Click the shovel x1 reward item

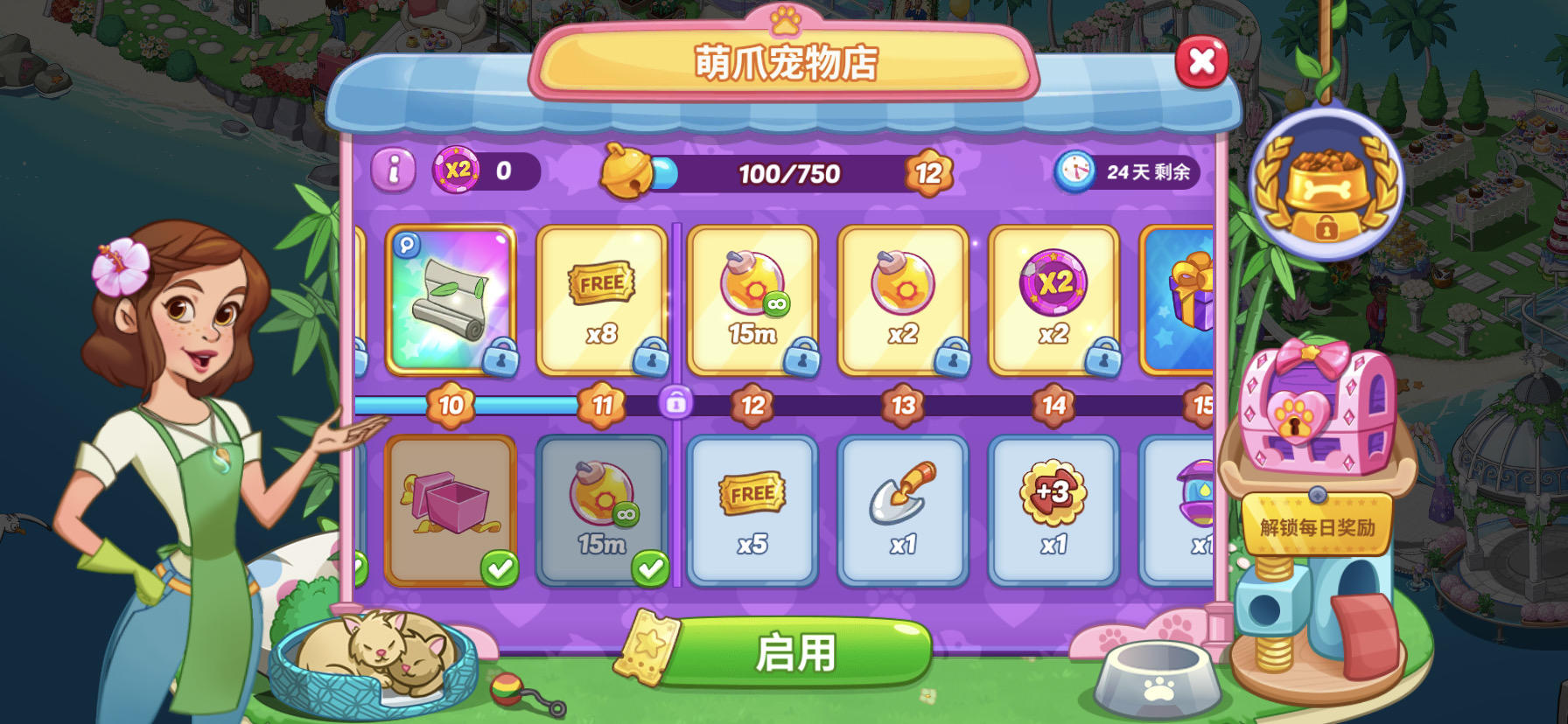coord(902,507)
